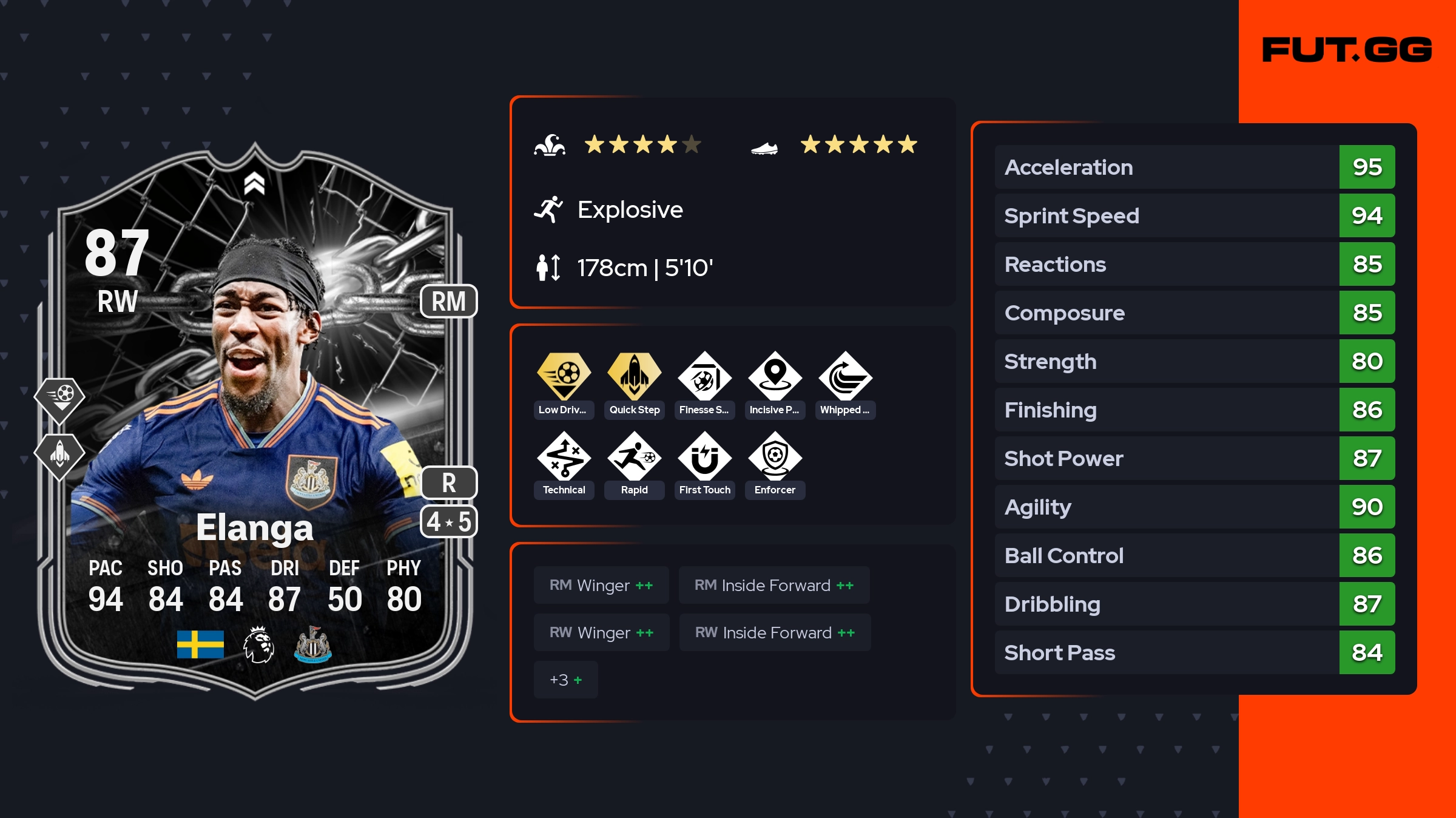The image size is (1456, 818).
Task: Click the Finesse Shot playstyle icon
Action: [x=704, y=377]
